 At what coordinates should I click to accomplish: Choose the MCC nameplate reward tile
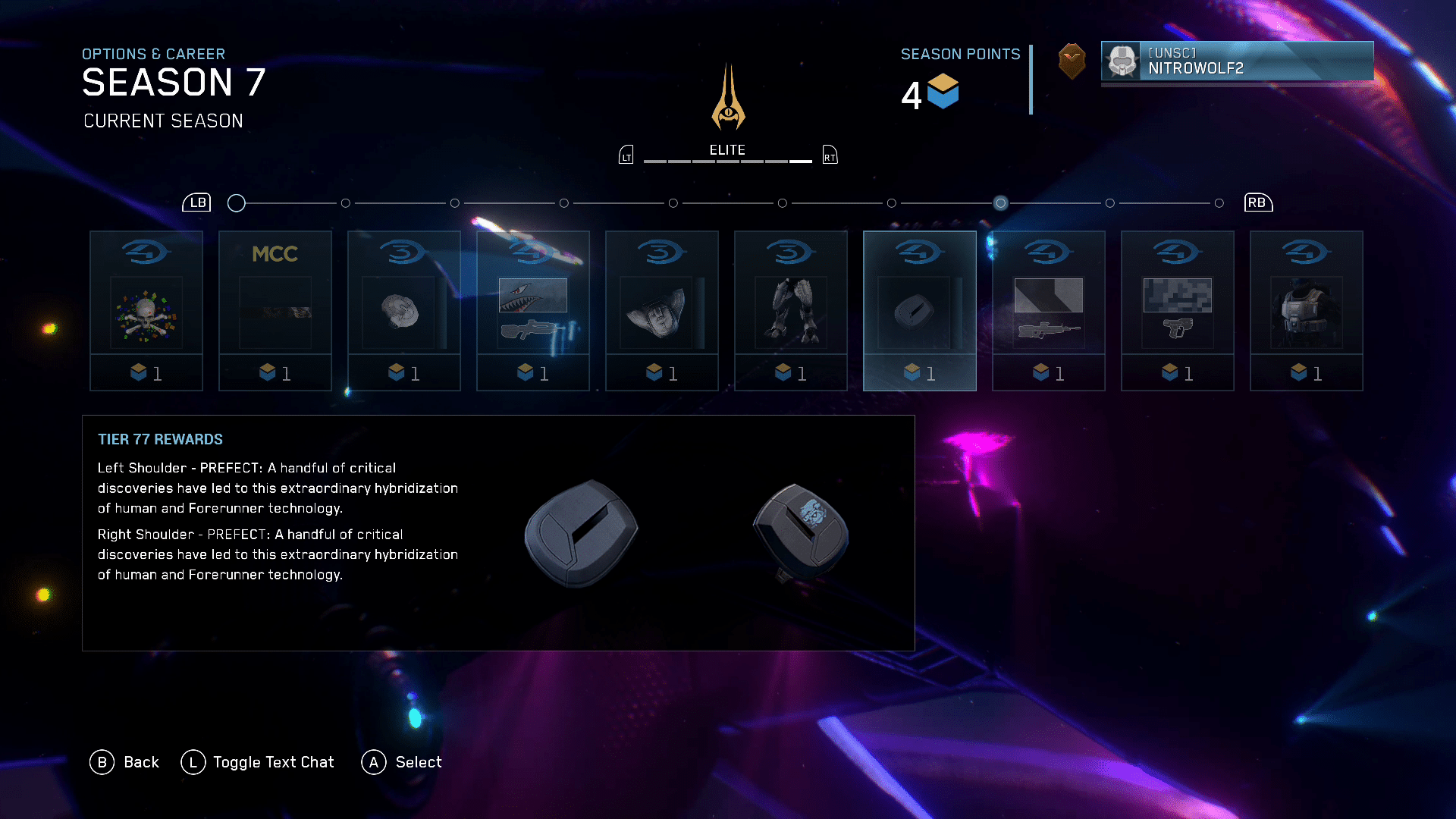click(275, 311)
